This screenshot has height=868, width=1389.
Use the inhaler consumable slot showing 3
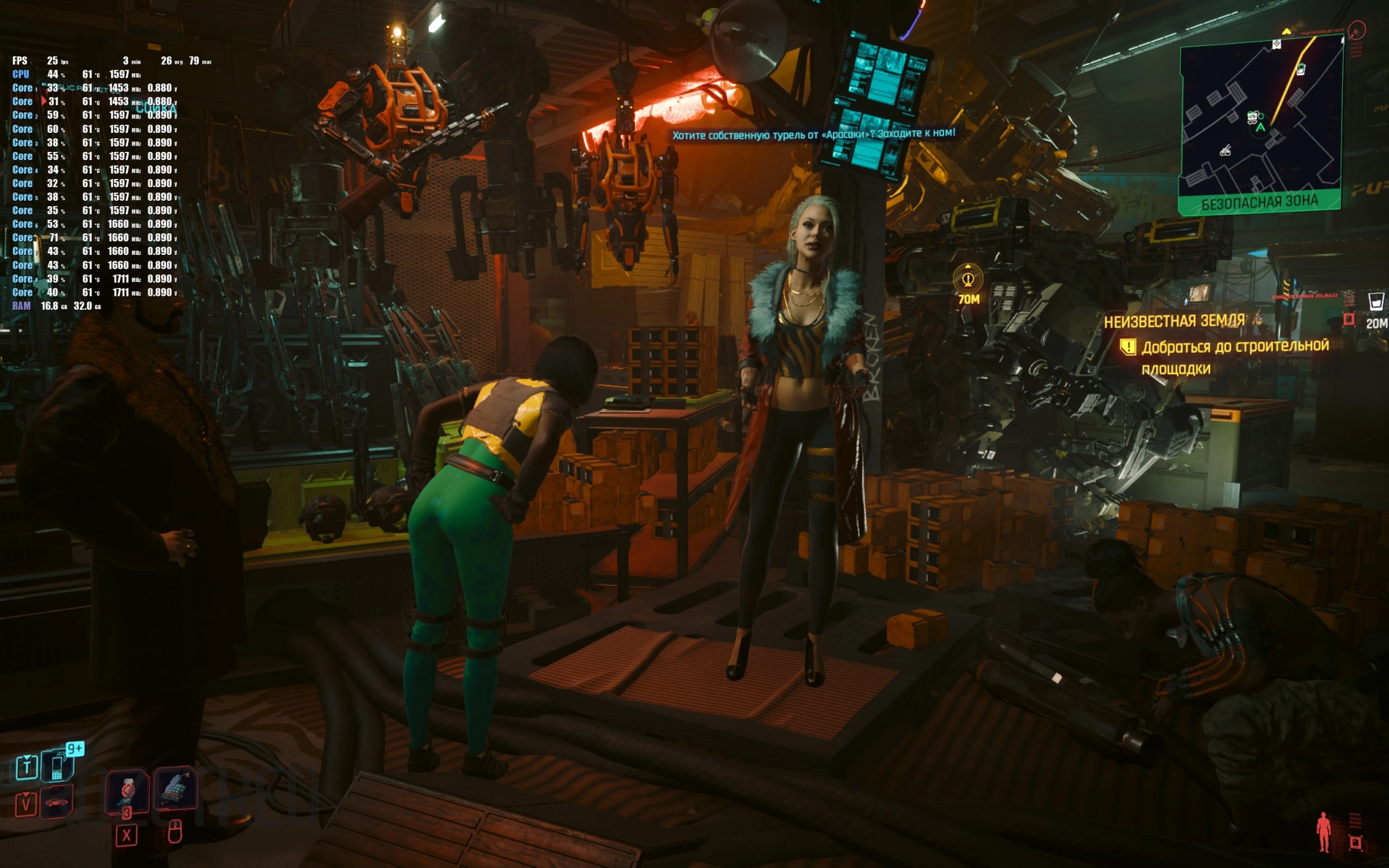127,790
